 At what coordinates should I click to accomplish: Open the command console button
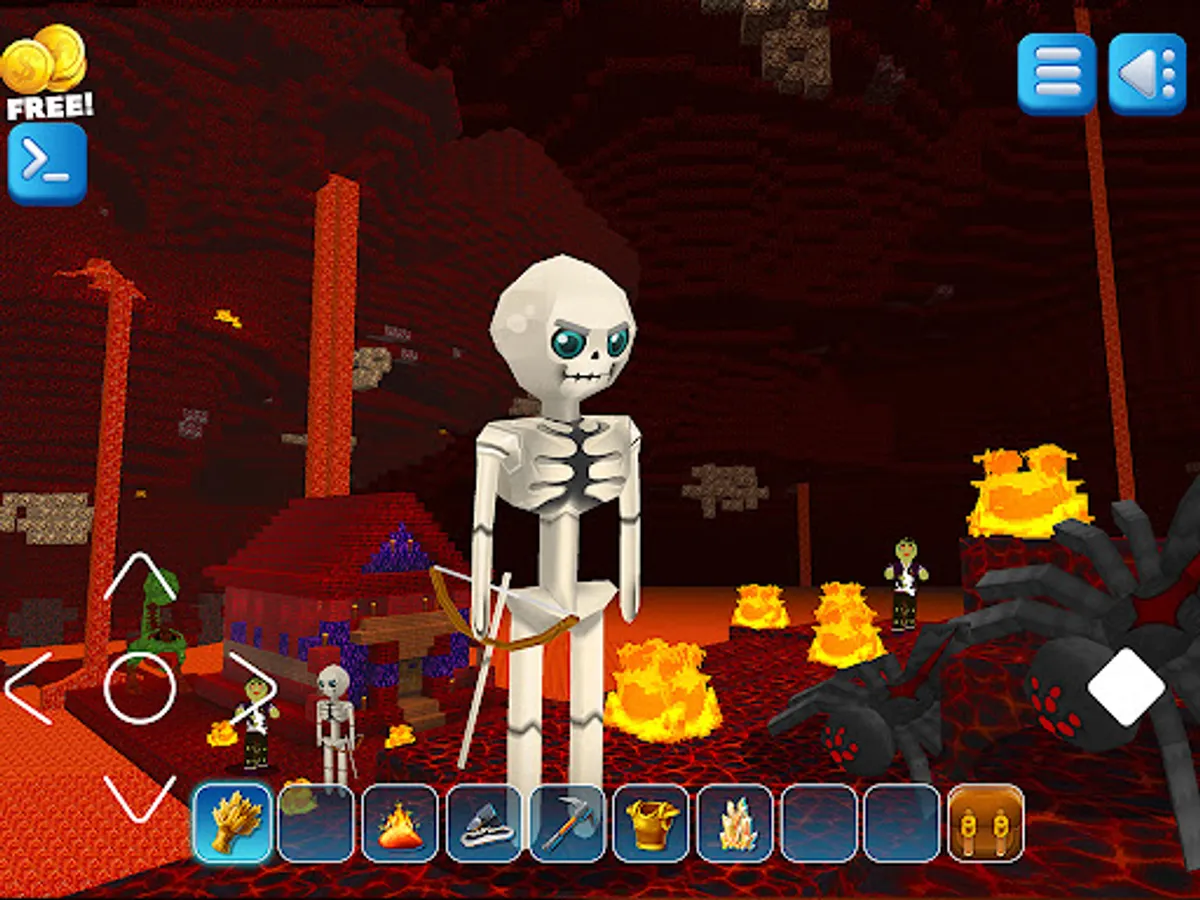(x=47, y=164)
